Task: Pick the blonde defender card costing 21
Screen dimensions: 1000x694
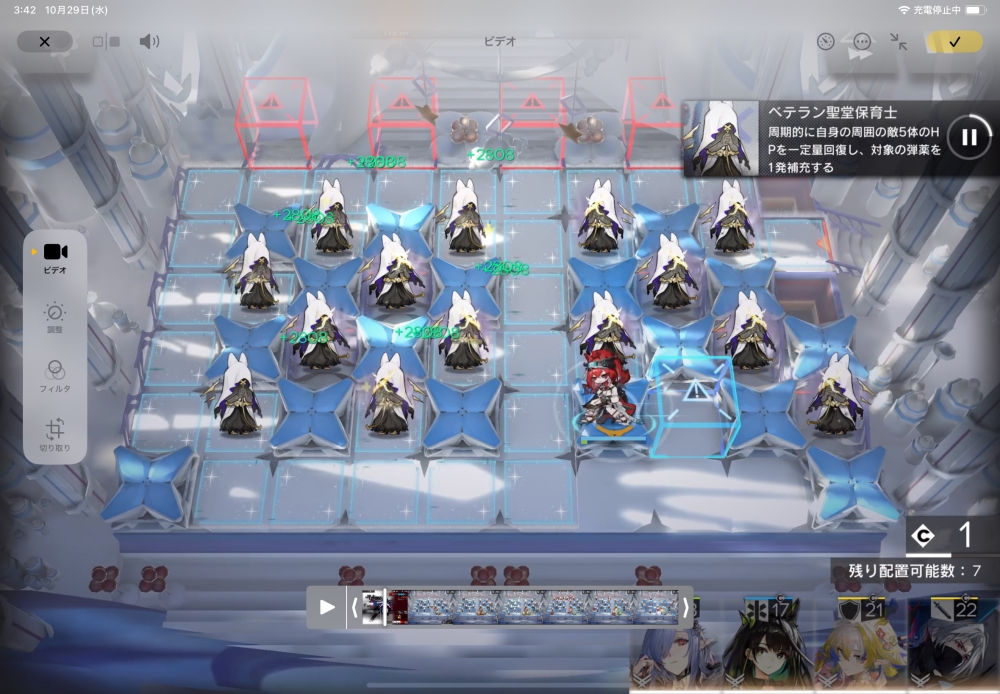Action: click(x=860, y=645)
